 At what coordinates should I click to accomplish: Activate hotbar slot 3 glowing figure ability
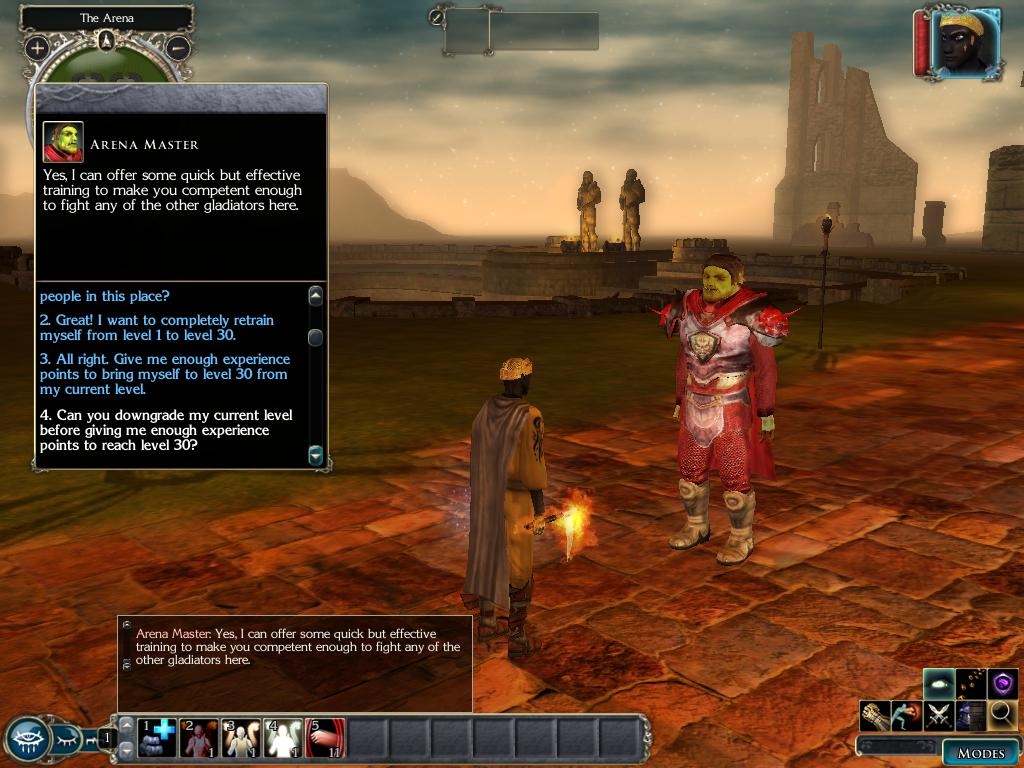pos(241,738)
